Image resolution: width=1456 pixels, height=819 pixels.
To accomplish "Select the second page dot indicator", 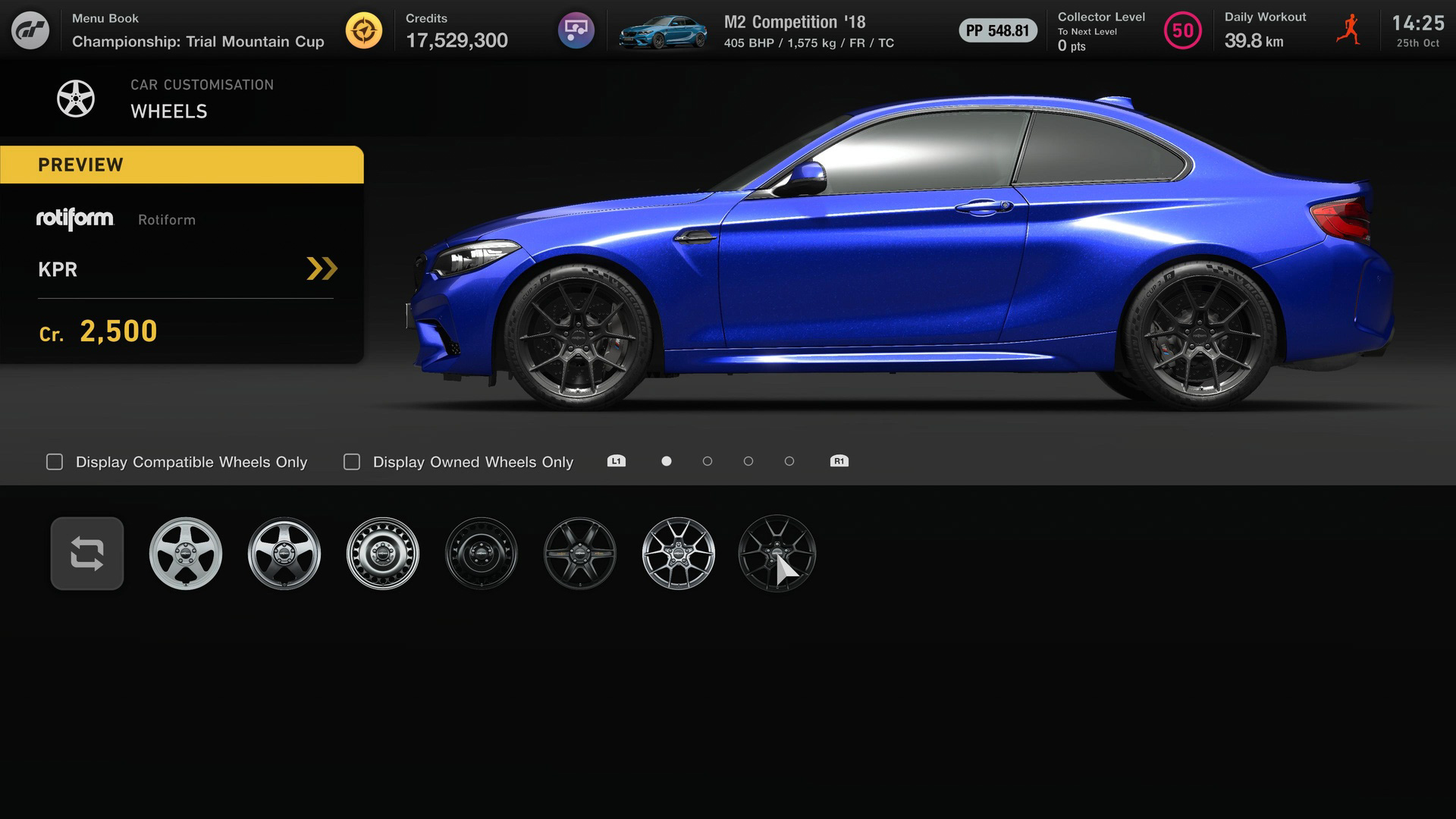I will [708, 460].
